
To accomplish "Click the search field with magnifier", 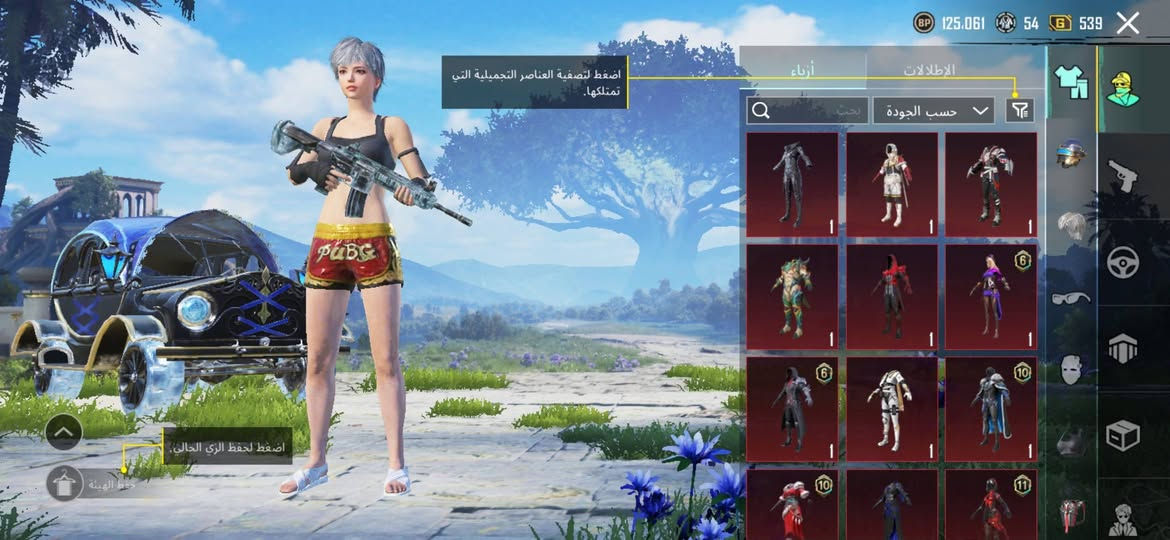I will 806,111.
